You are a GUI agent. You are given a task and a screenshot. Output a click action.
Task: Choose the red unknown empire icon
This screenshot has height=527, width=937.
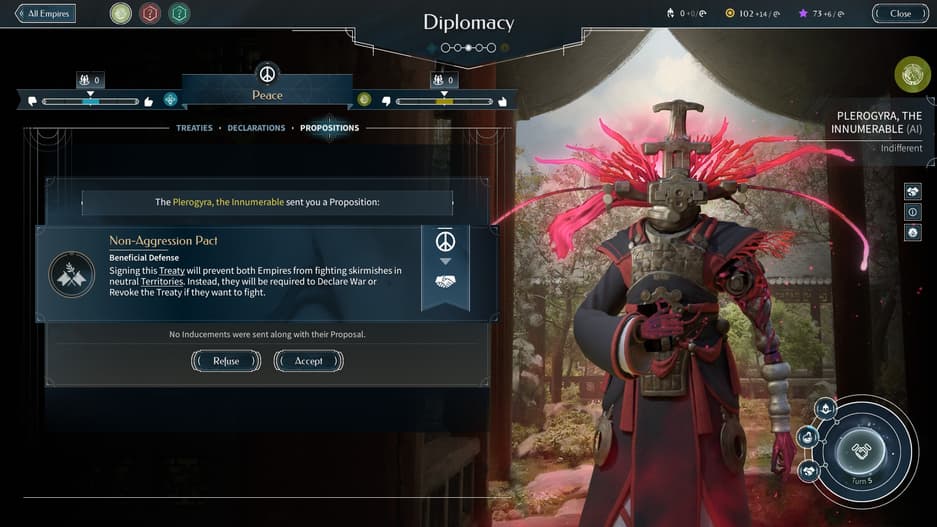[x=150, y=14]
